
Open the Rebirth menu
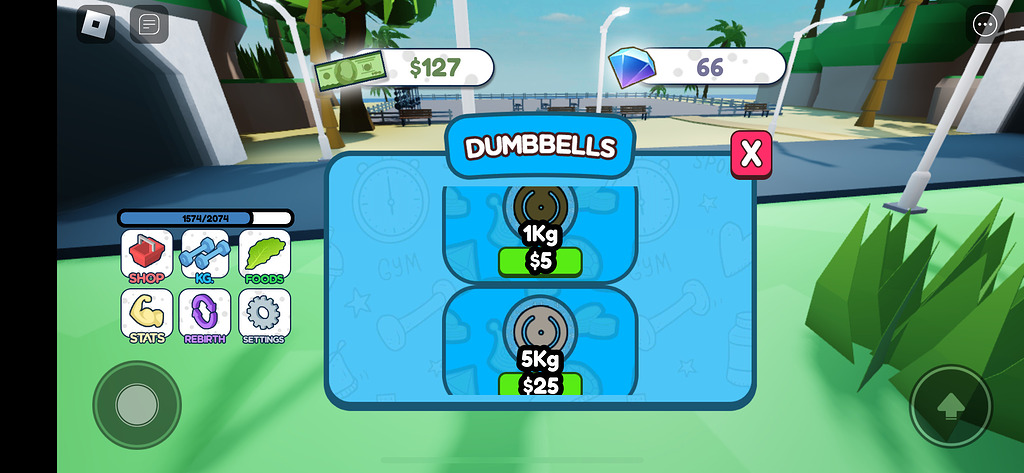click(205, 315)
